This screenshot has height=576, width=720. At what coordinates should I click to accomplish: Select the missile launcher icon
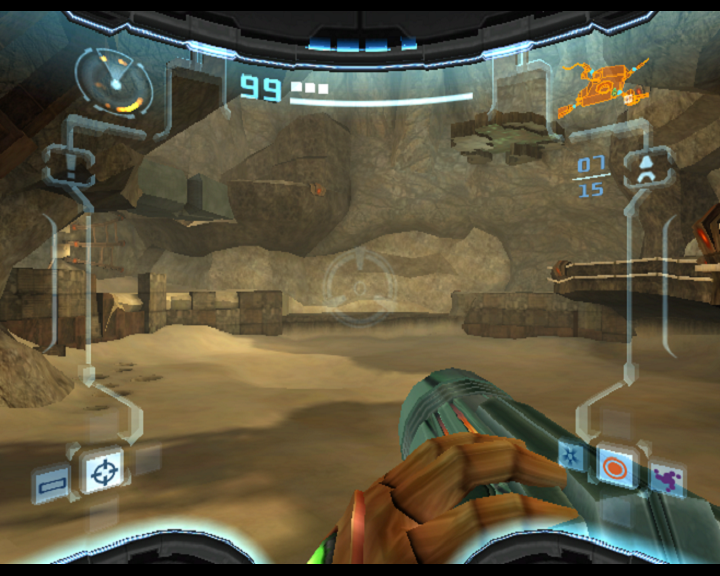tap(646, 167)
